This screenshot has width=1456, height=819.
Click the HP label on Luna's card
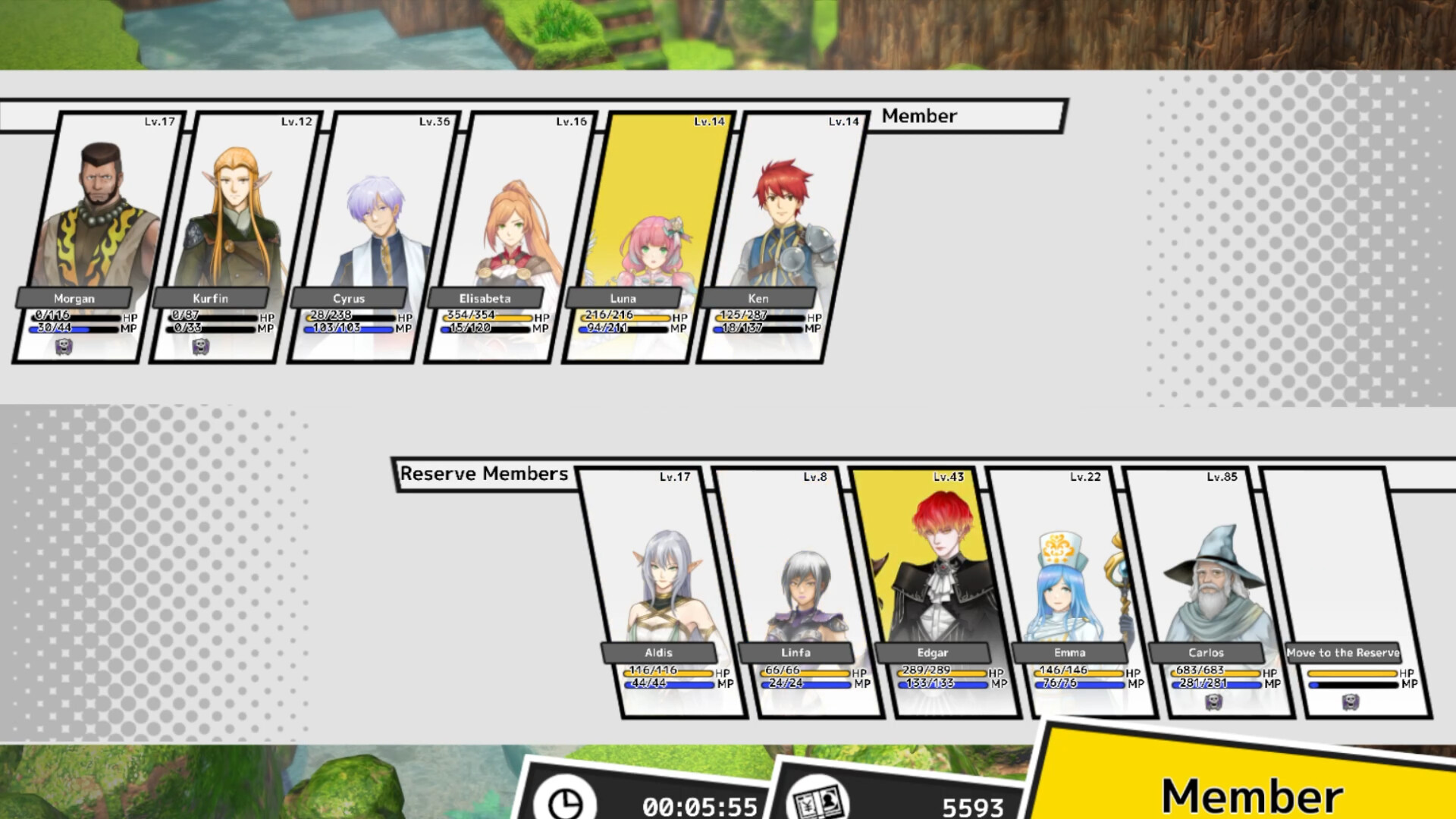point(681,318)
